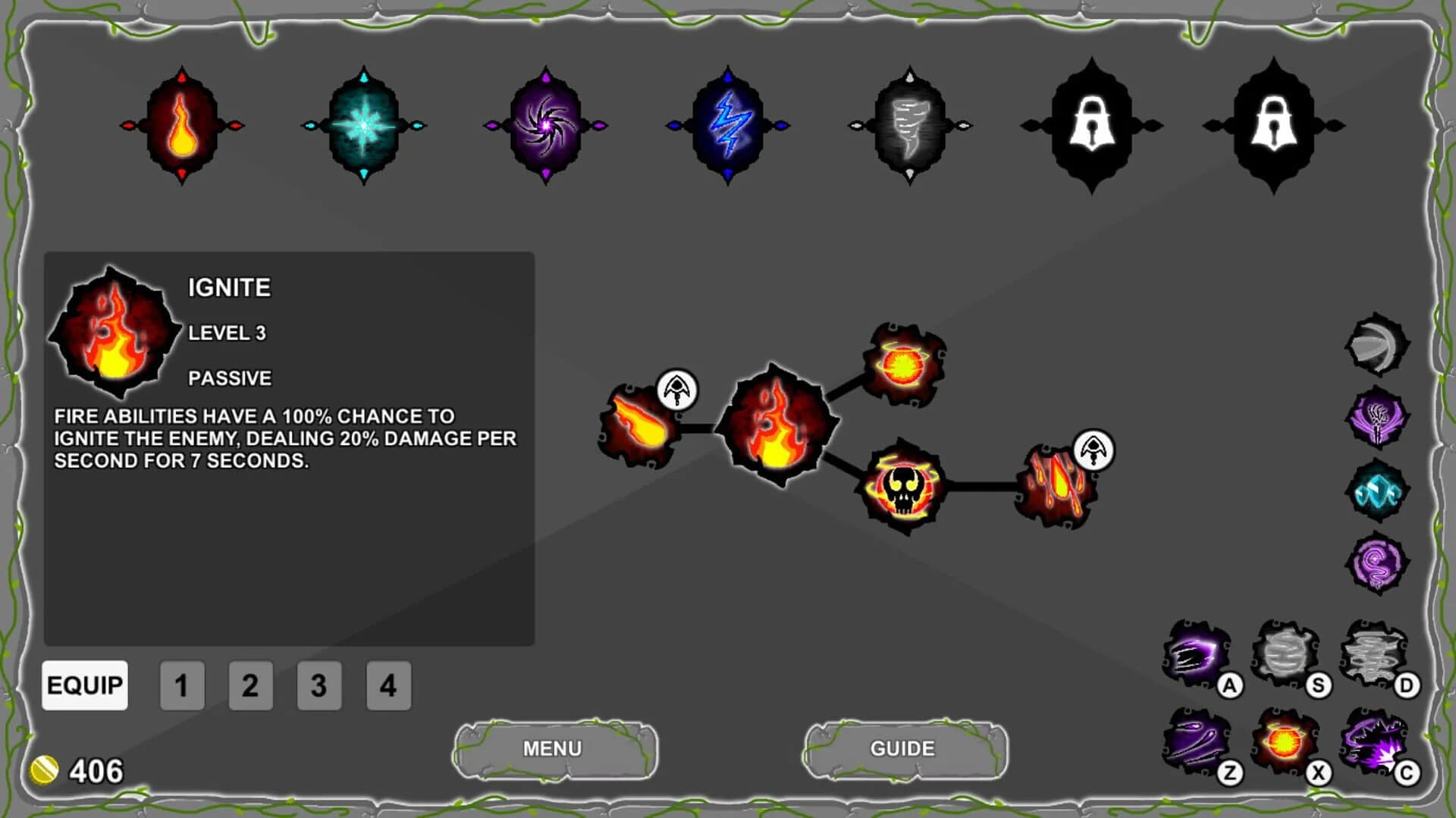Select loadout preset 3
1456x818 pixels.
319,685
